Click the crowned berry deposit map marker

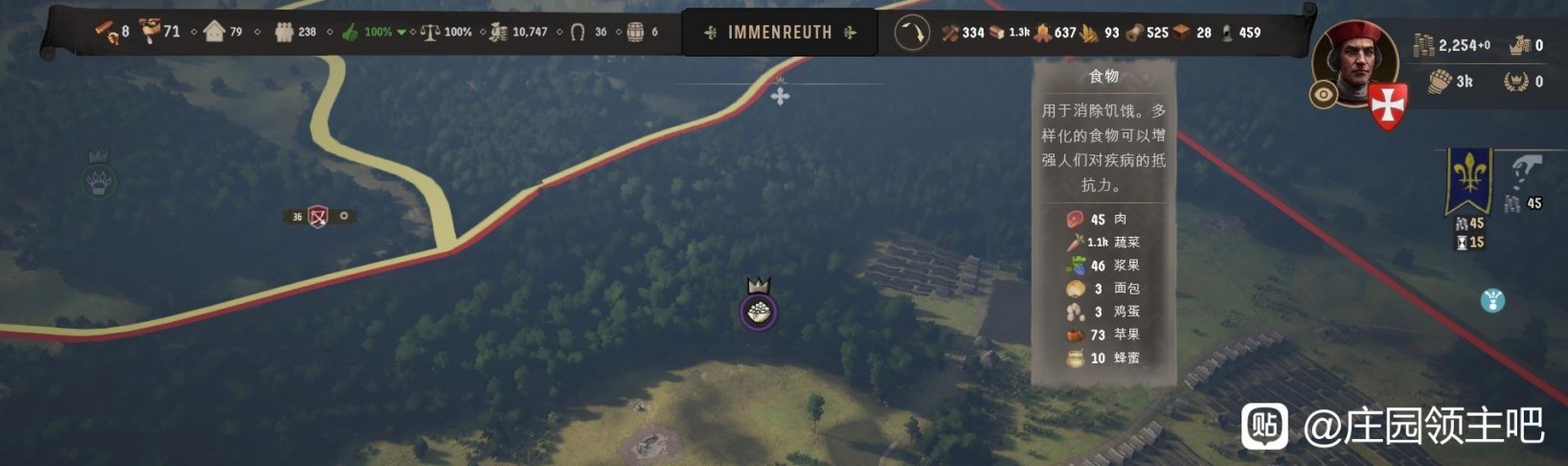point(759,309)
